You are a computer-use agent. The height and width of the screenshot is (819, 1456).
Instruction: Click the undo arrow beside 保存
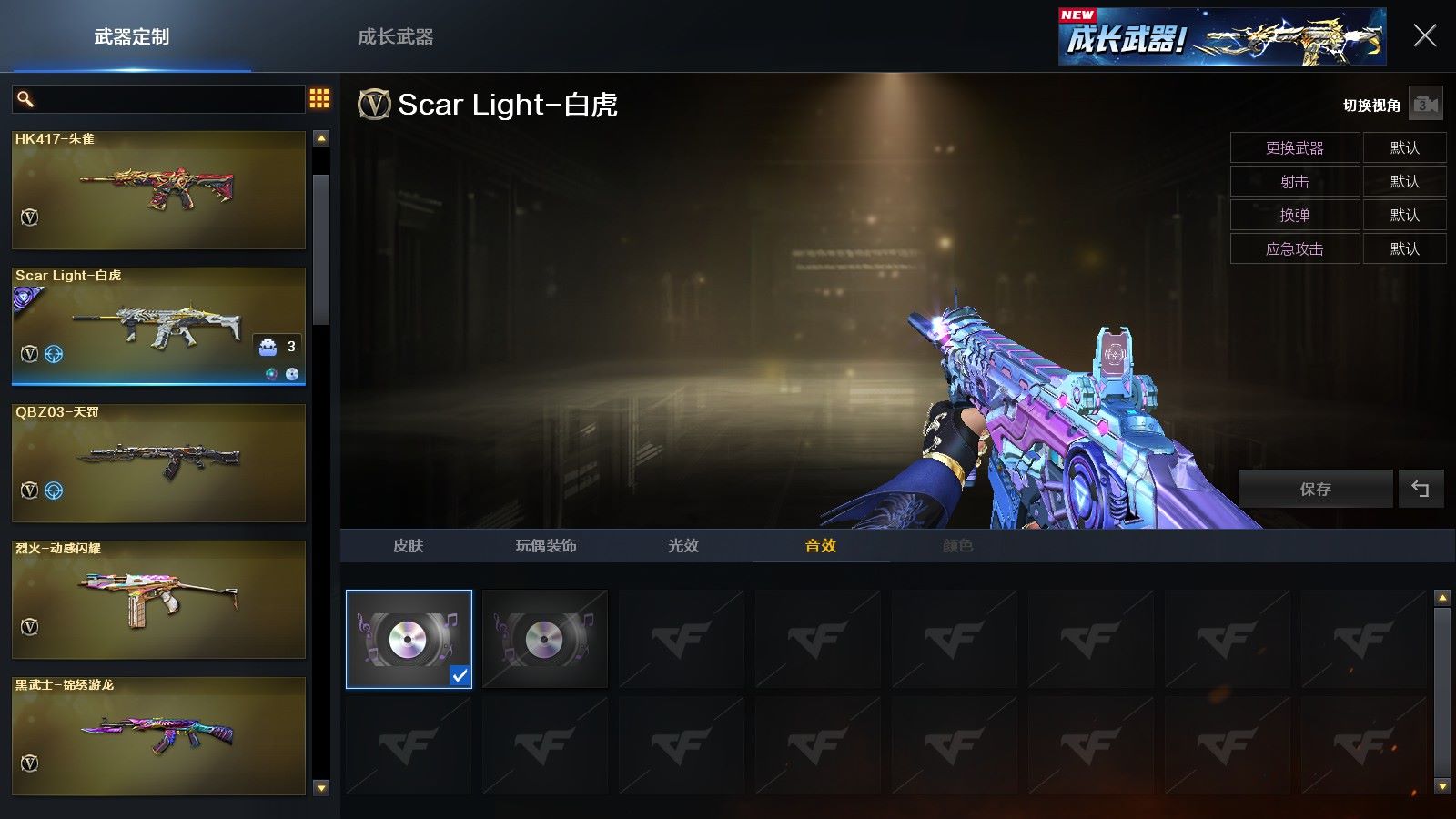[x=1421, y=490]
